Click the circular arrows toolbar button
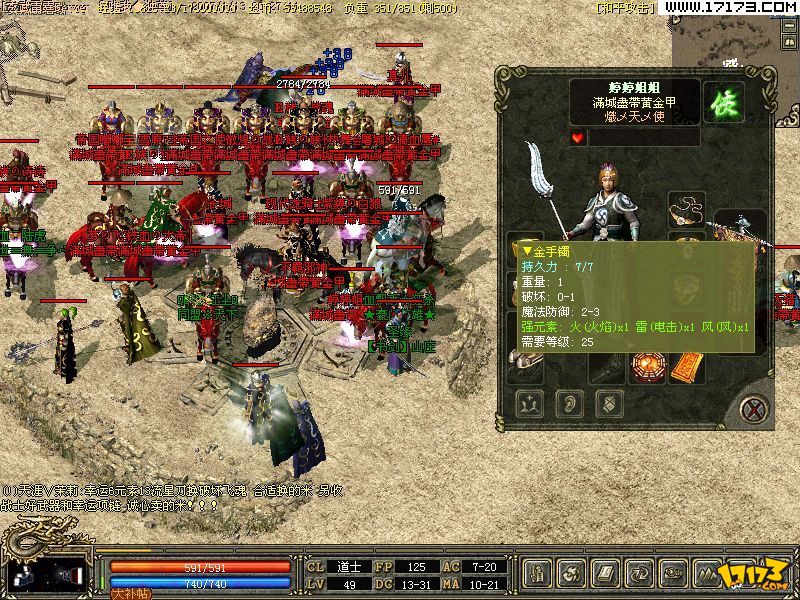The width and height of the screenshot is (800, 600). (x=641, y=573)
